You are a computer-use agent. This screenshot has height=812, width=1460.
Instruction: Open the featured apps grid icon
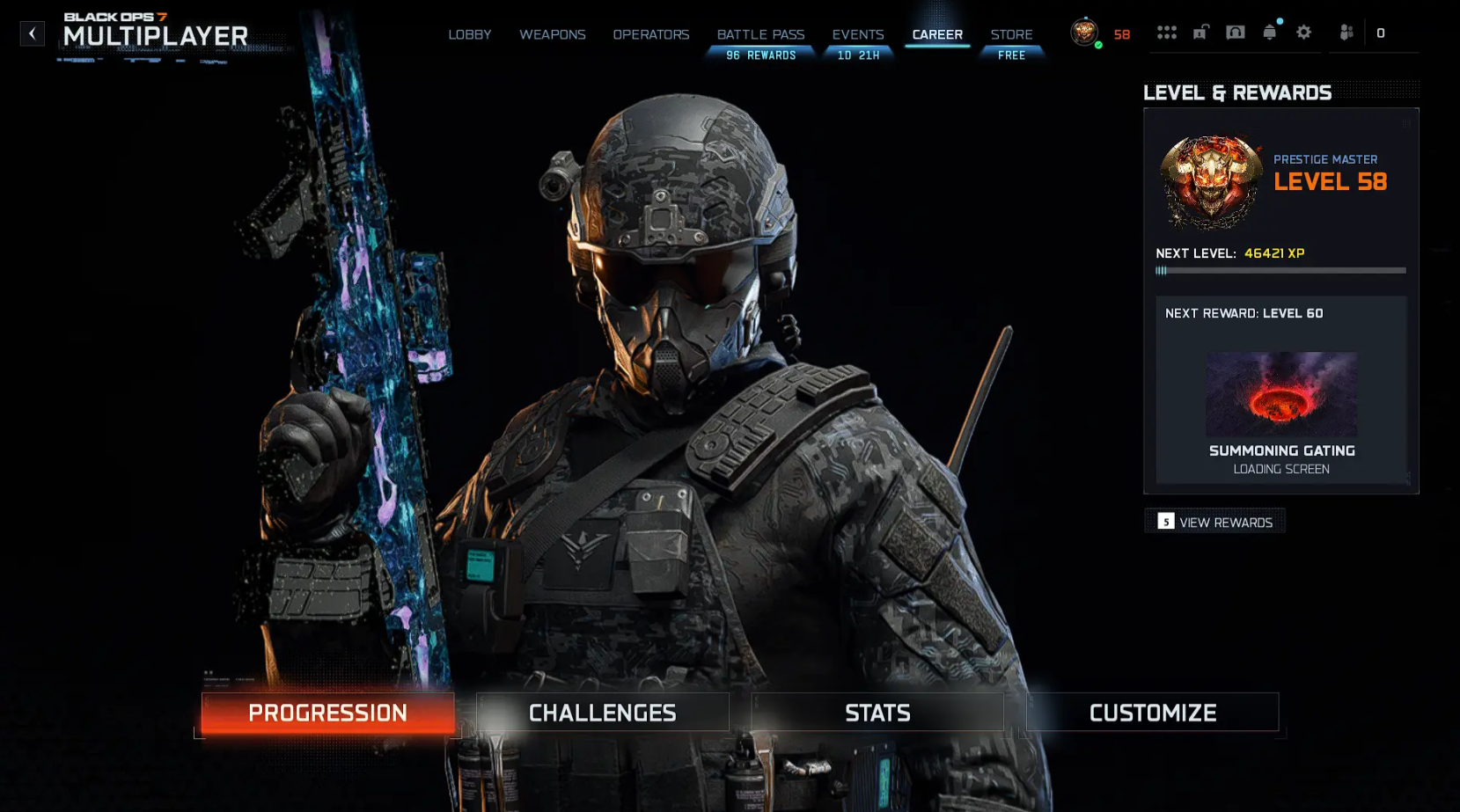pyautogui.click(x=1168, y=32)
